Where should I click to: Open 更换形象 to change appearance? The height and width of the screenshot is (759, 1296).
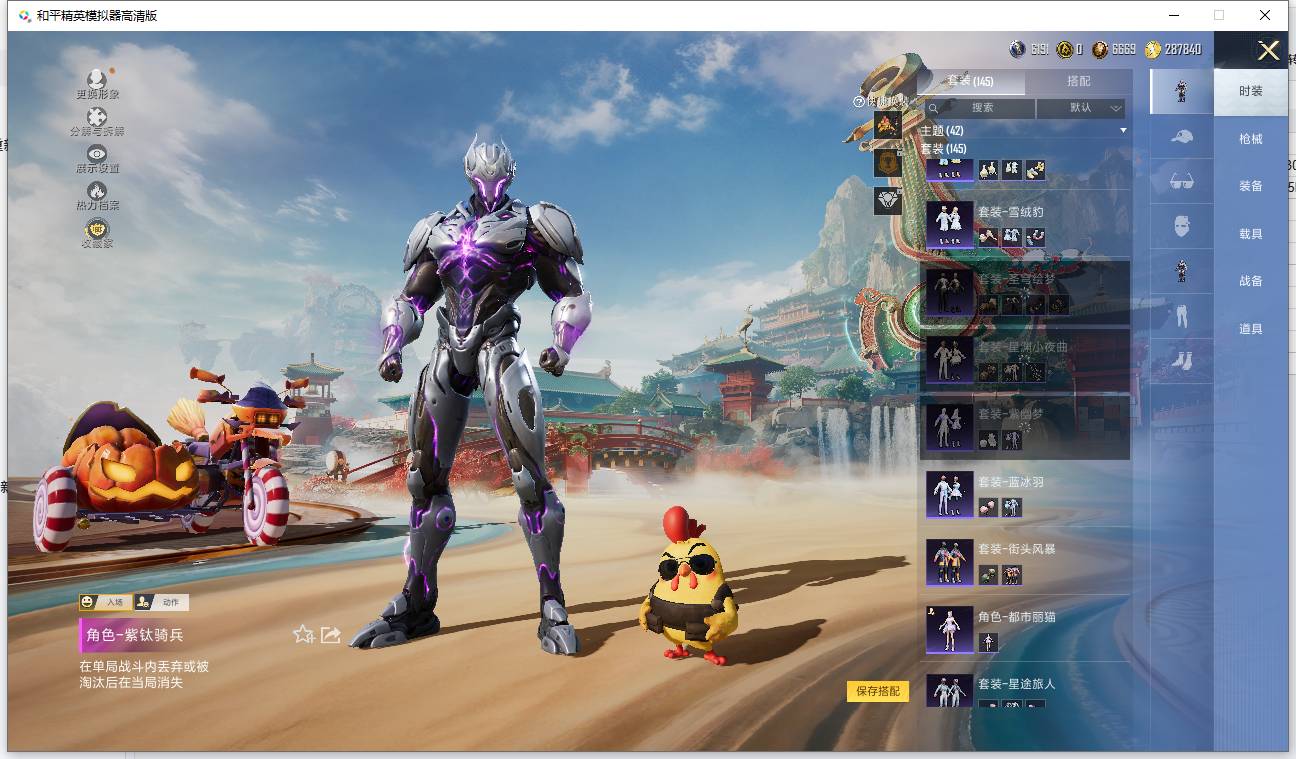pyautogui.click(x=97, y=84)
